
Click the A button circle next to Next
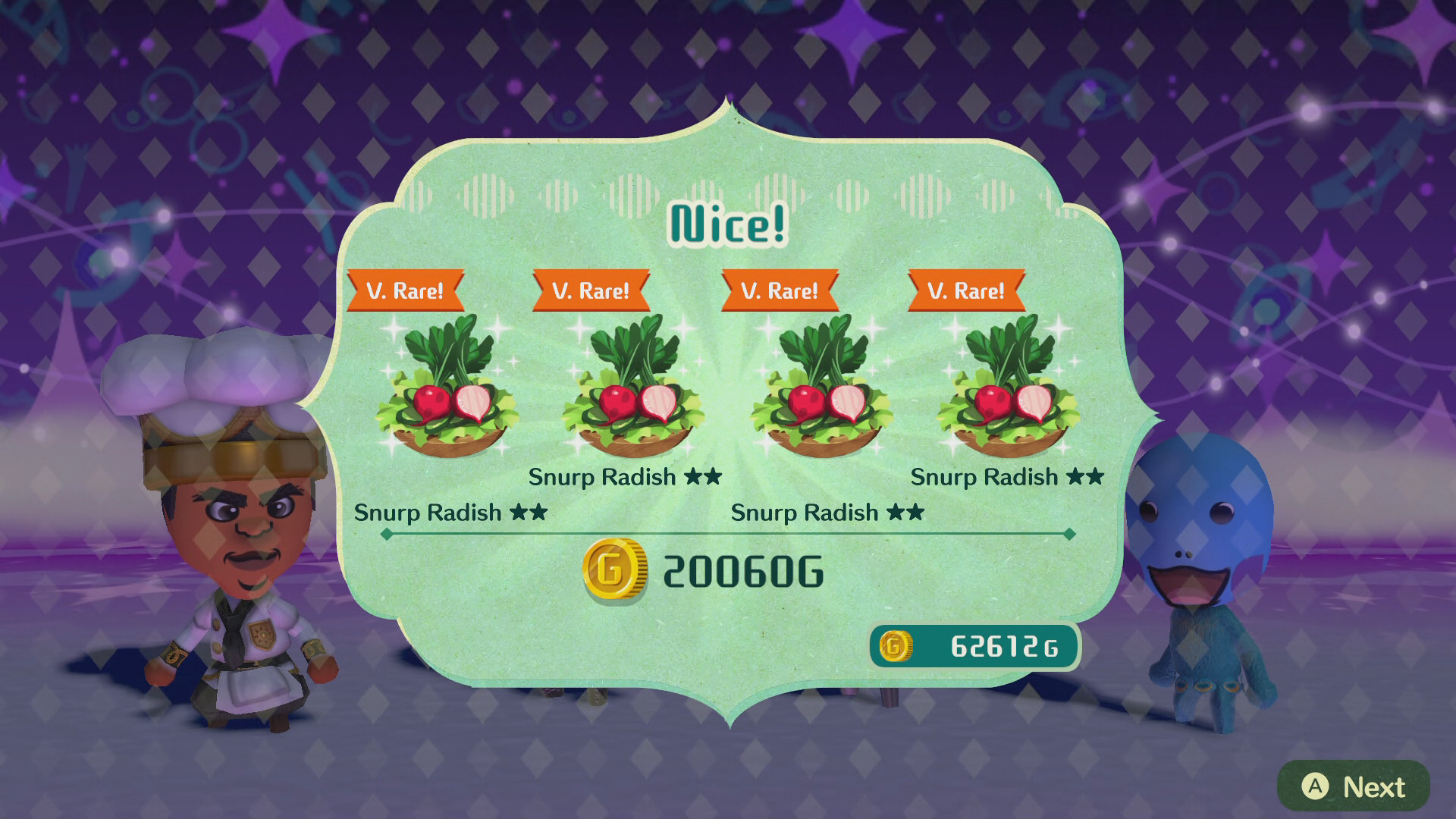tap(1317, 786)
